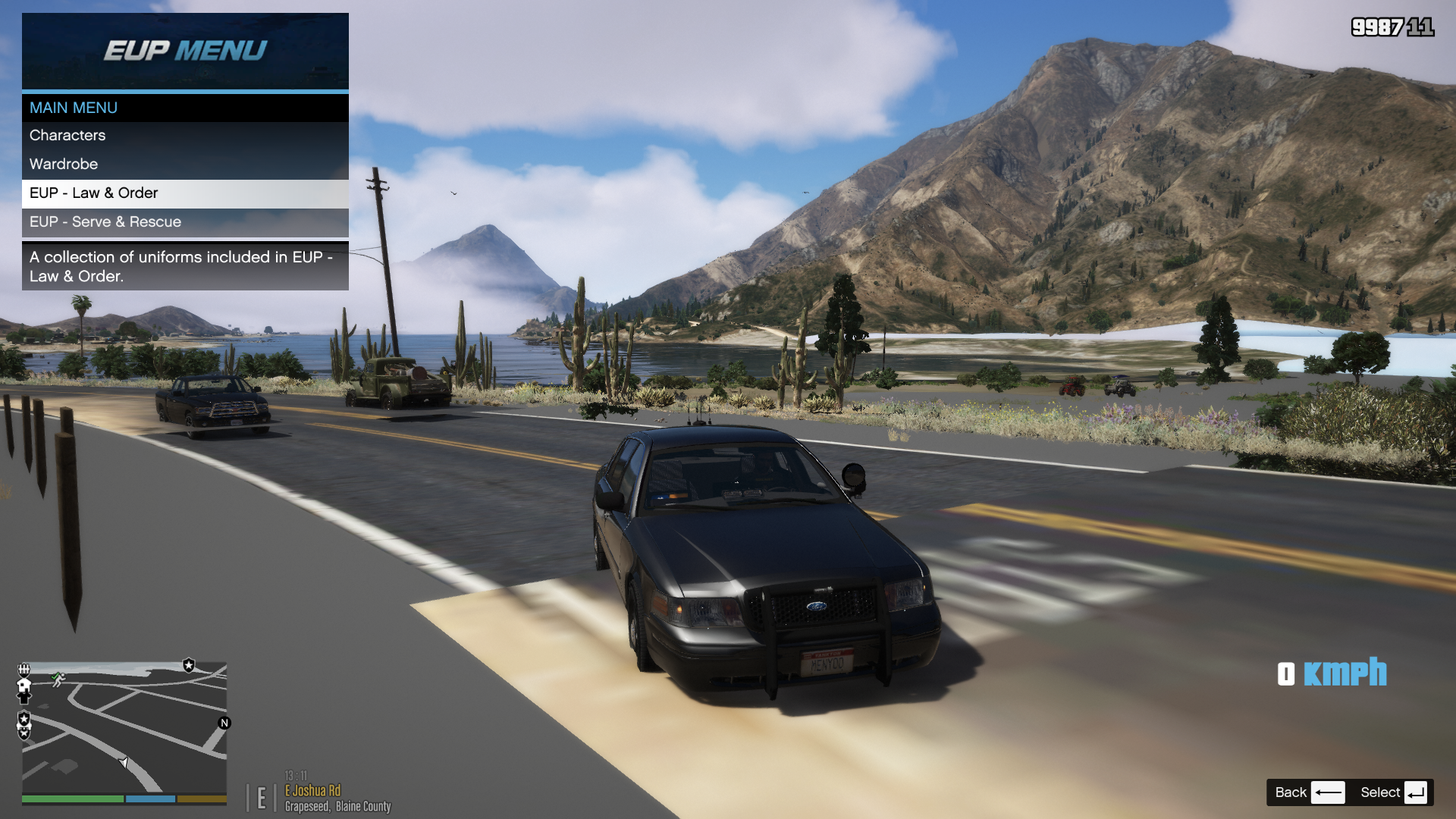Image resolution: width=1456 pixels, height=819 pixels.
Task: Click the Select prompt button
Action: pos(1393,792)
